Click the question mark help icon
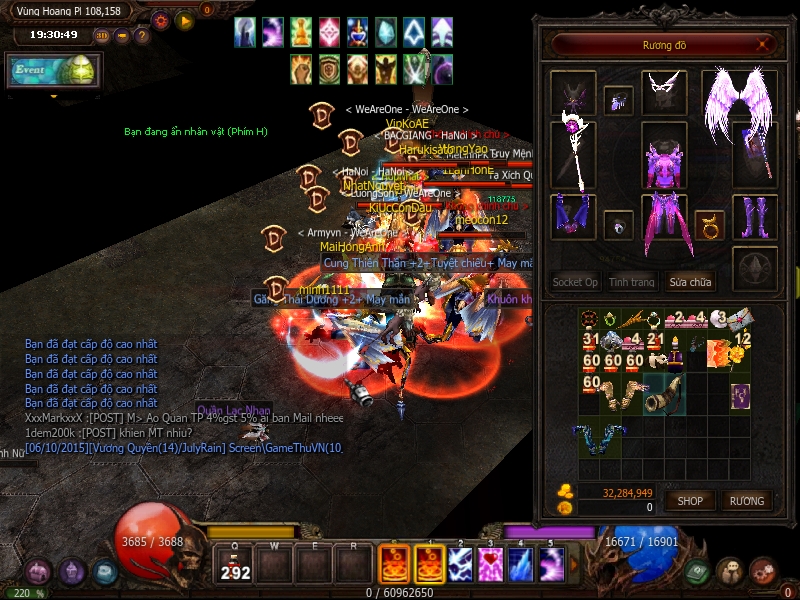The width and height of the screenshot is (800, 600). [x=142, y=36]
